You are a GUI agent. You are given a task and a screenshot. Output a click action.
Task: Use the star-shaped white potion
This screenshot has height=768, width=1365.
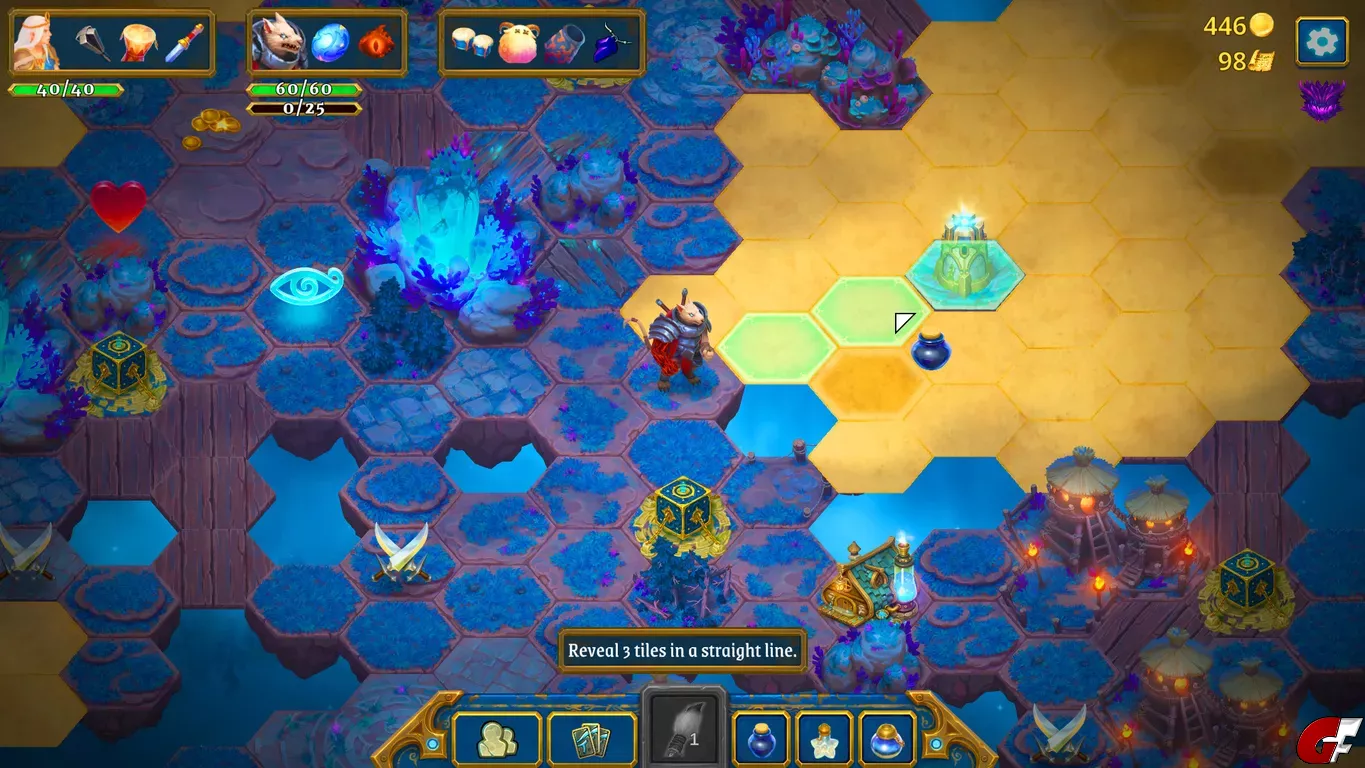tap(824, 739)
